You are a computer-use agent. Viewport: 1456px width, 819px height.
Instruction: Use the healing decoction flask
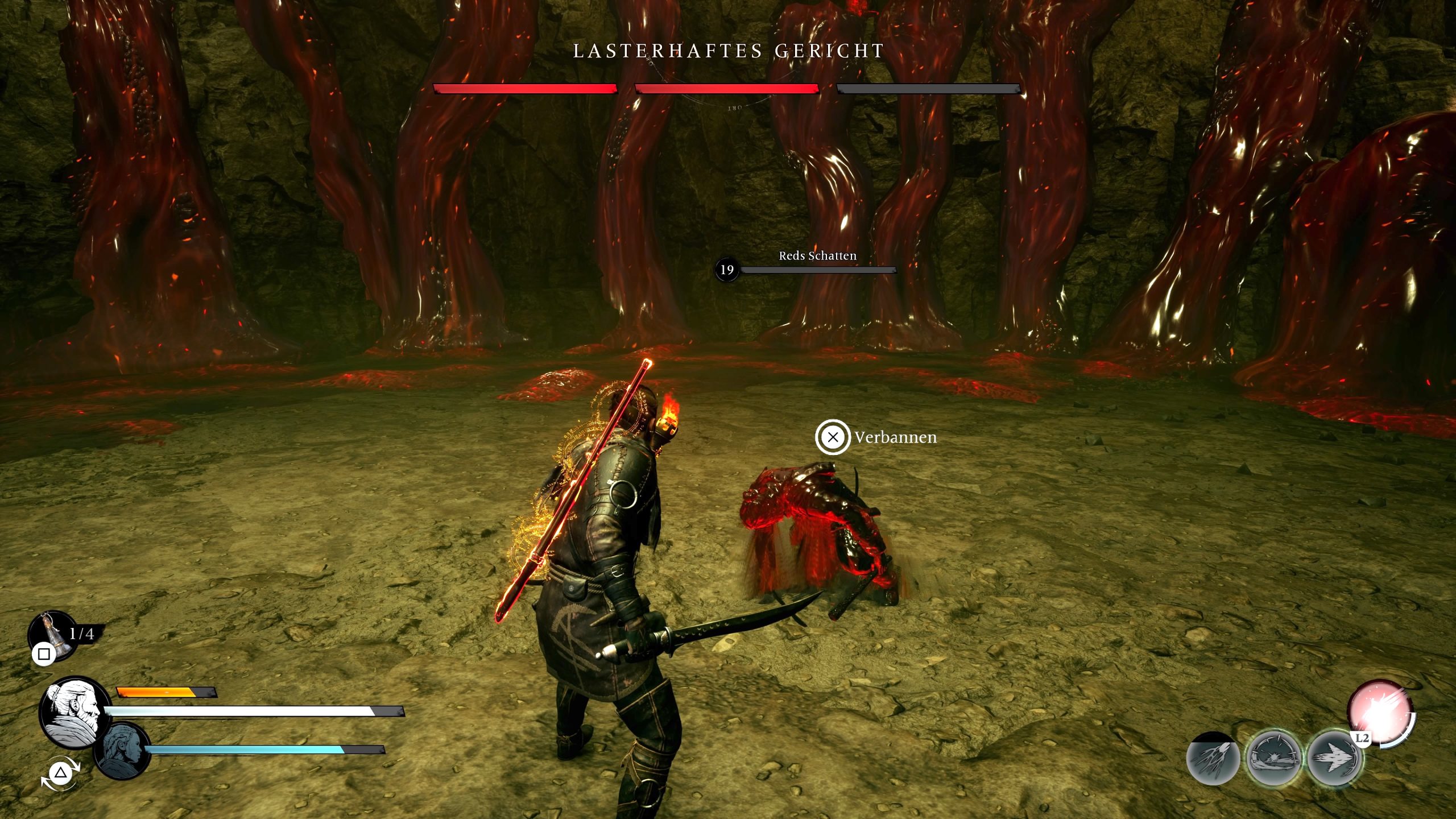[52, 635]
